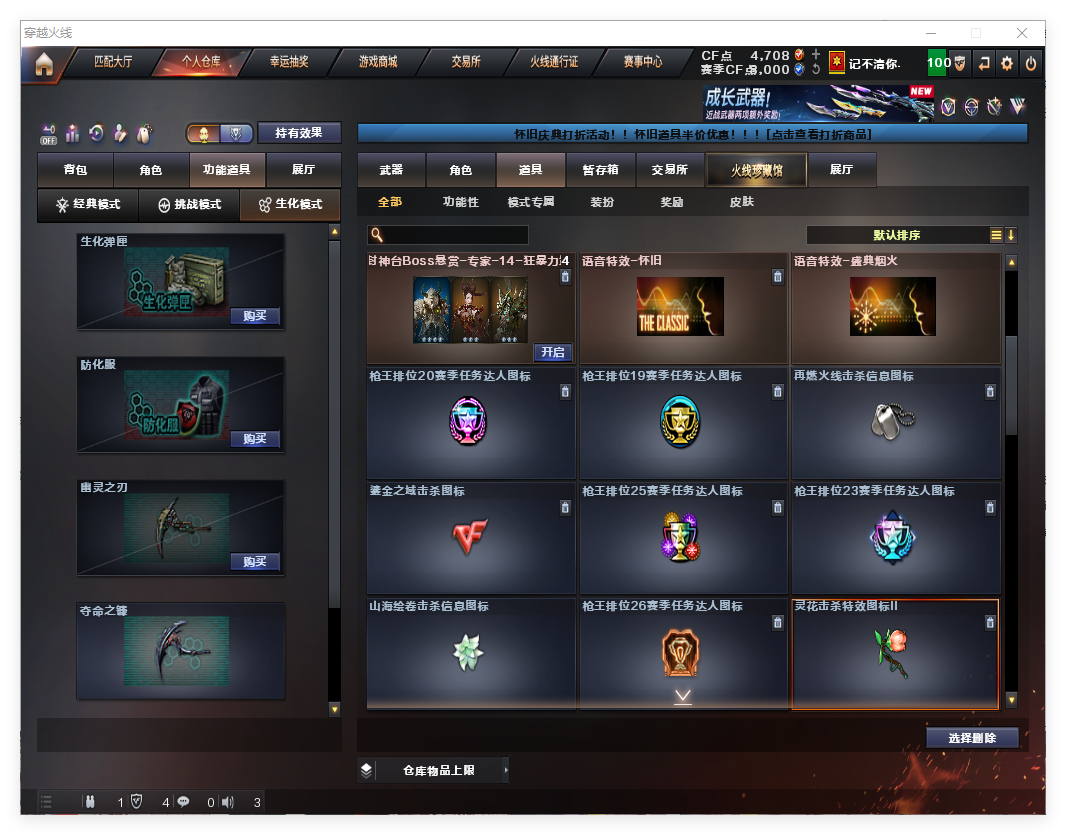Go to the home lobby icon
The image size is (1066, 835).
pyautogui.click(x=43, y=64)
